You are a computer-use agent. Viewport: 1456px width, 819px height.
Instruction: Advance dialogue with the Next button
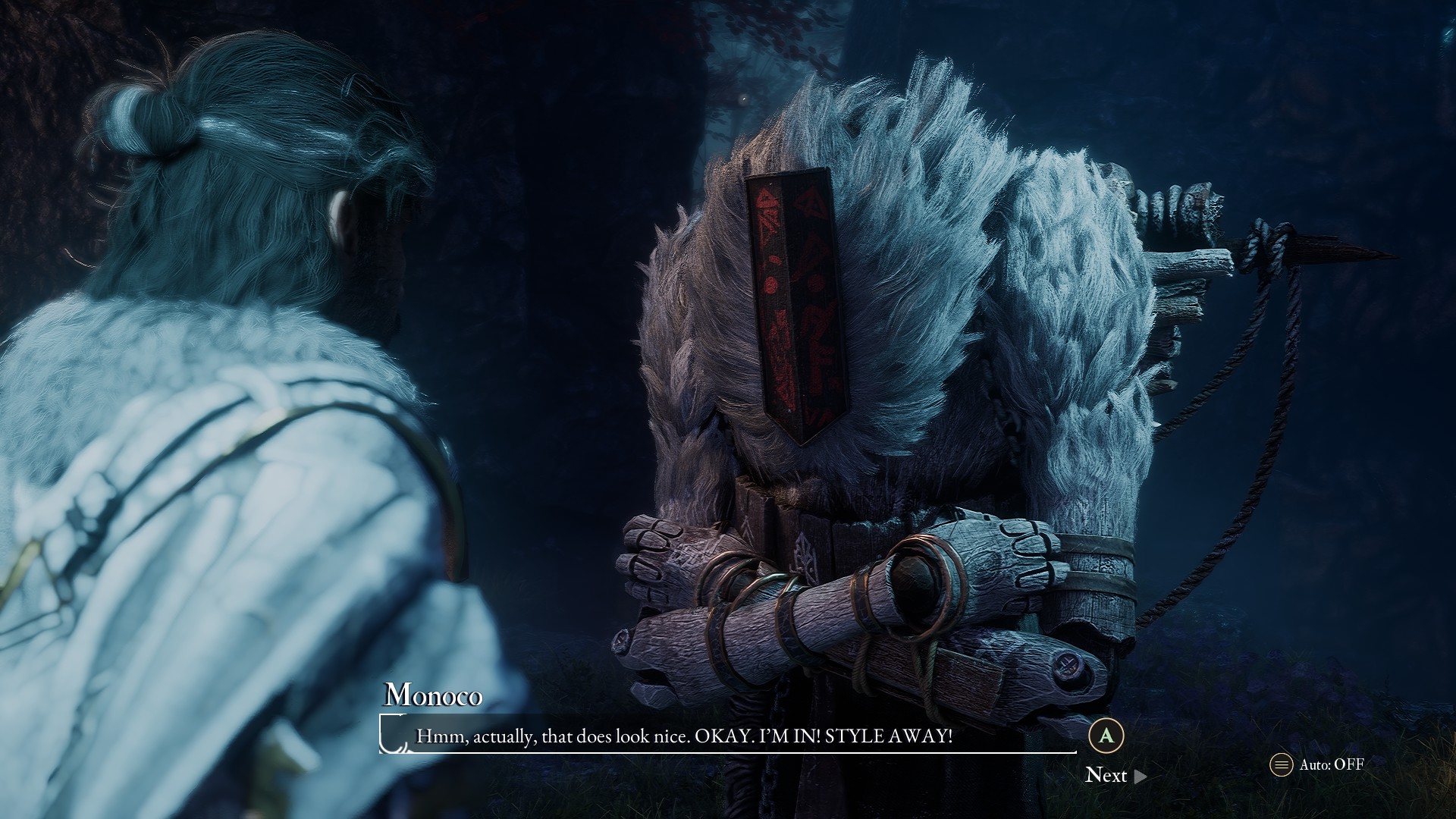click(x=1115, y=775)
